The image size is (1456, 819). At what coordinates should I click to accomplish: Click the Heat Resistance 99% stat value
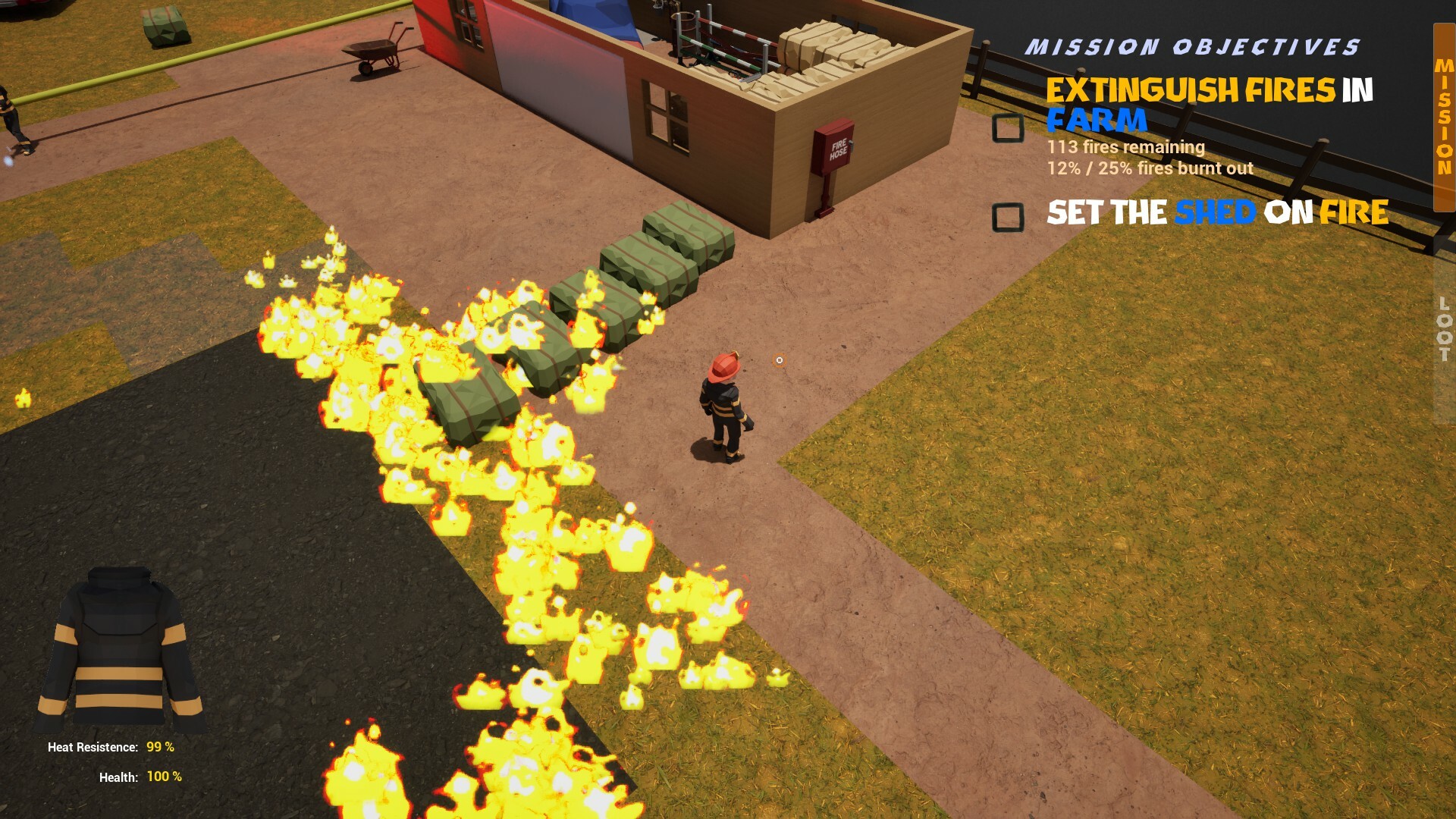point(159,746)
